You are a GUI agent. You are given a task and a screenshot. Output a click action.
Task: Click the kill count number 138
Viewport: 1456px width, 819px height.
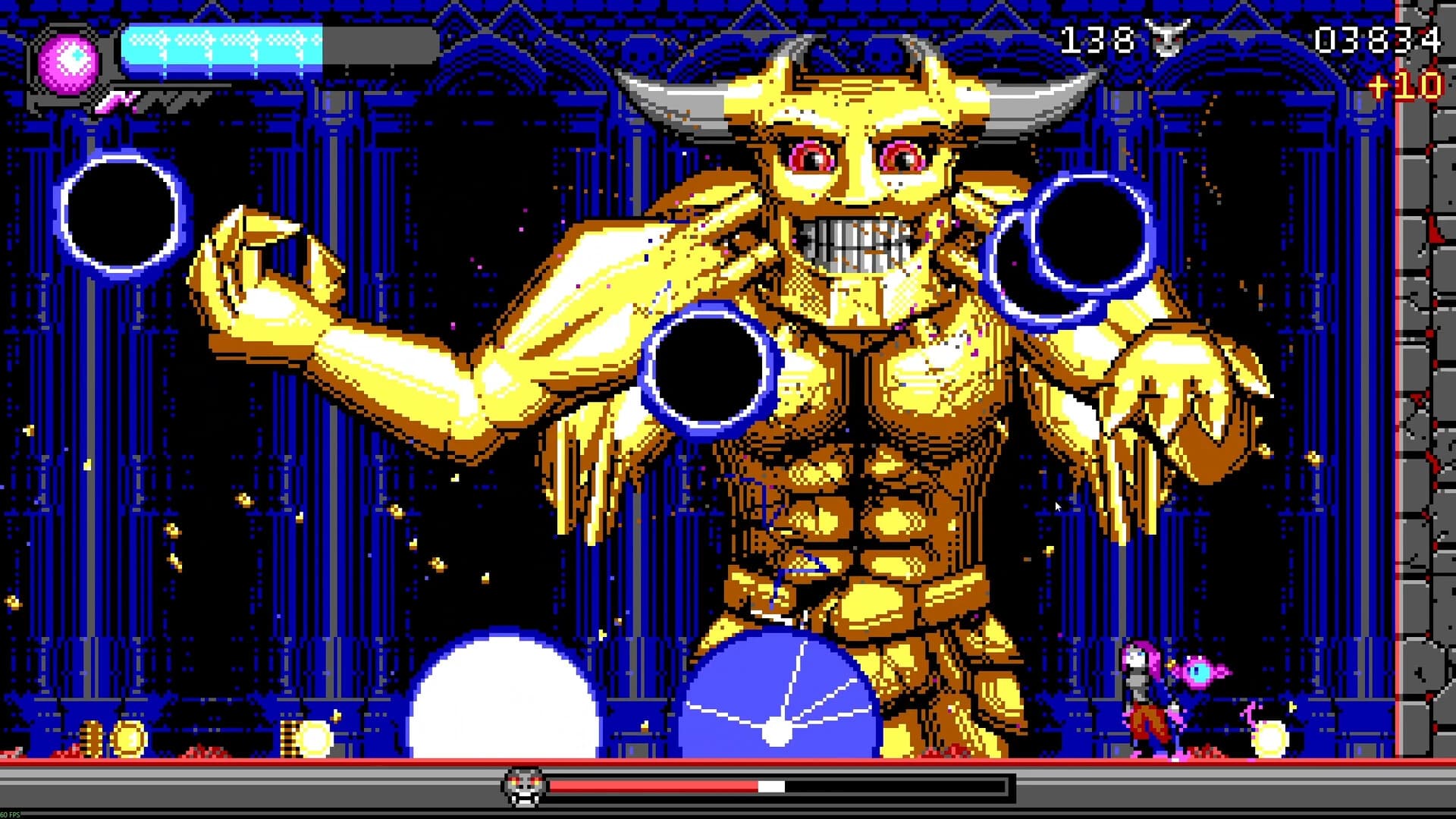tap(1096, 38)
